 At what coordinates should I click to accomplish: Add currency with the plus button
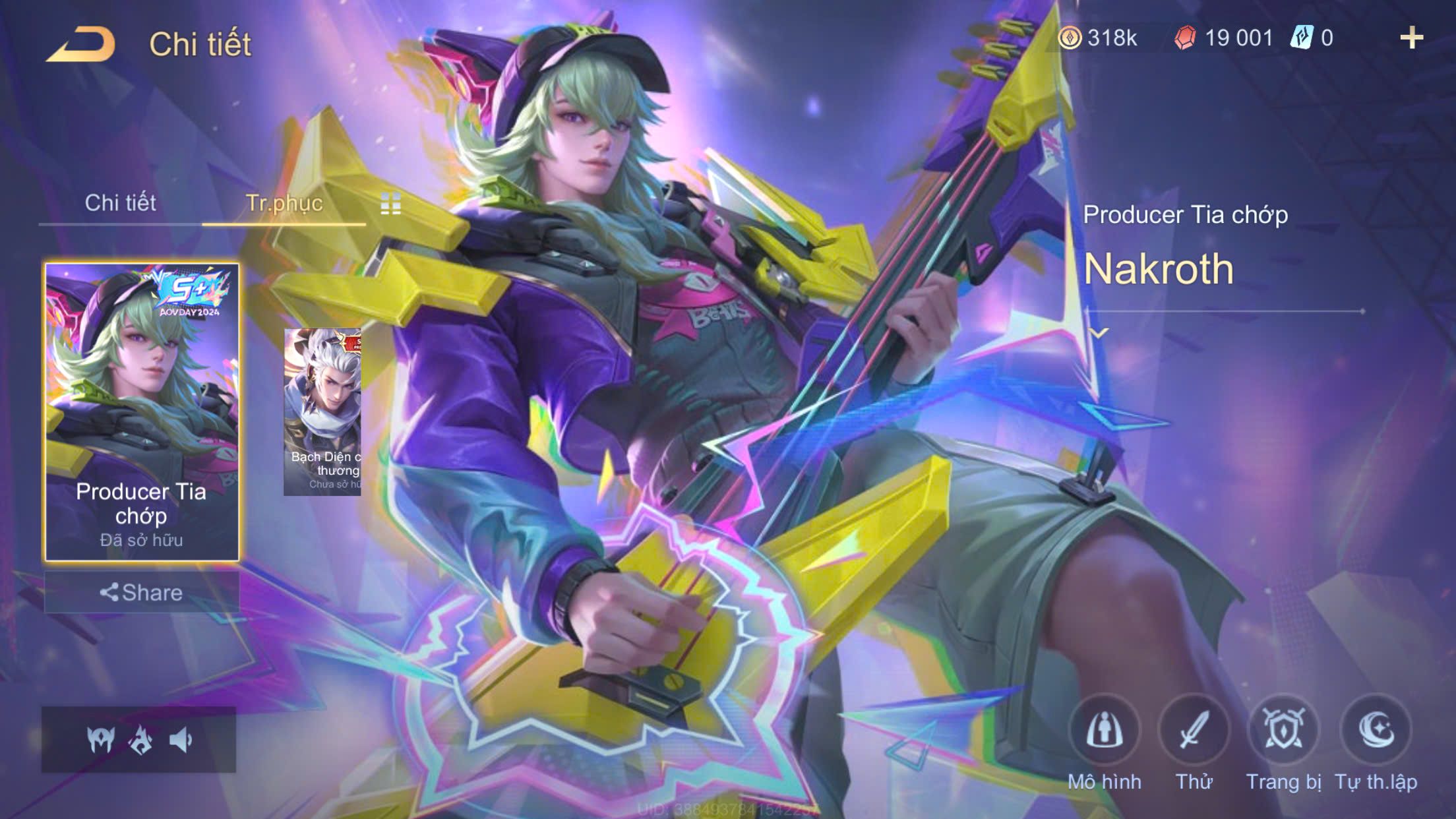click(1411, 38)
